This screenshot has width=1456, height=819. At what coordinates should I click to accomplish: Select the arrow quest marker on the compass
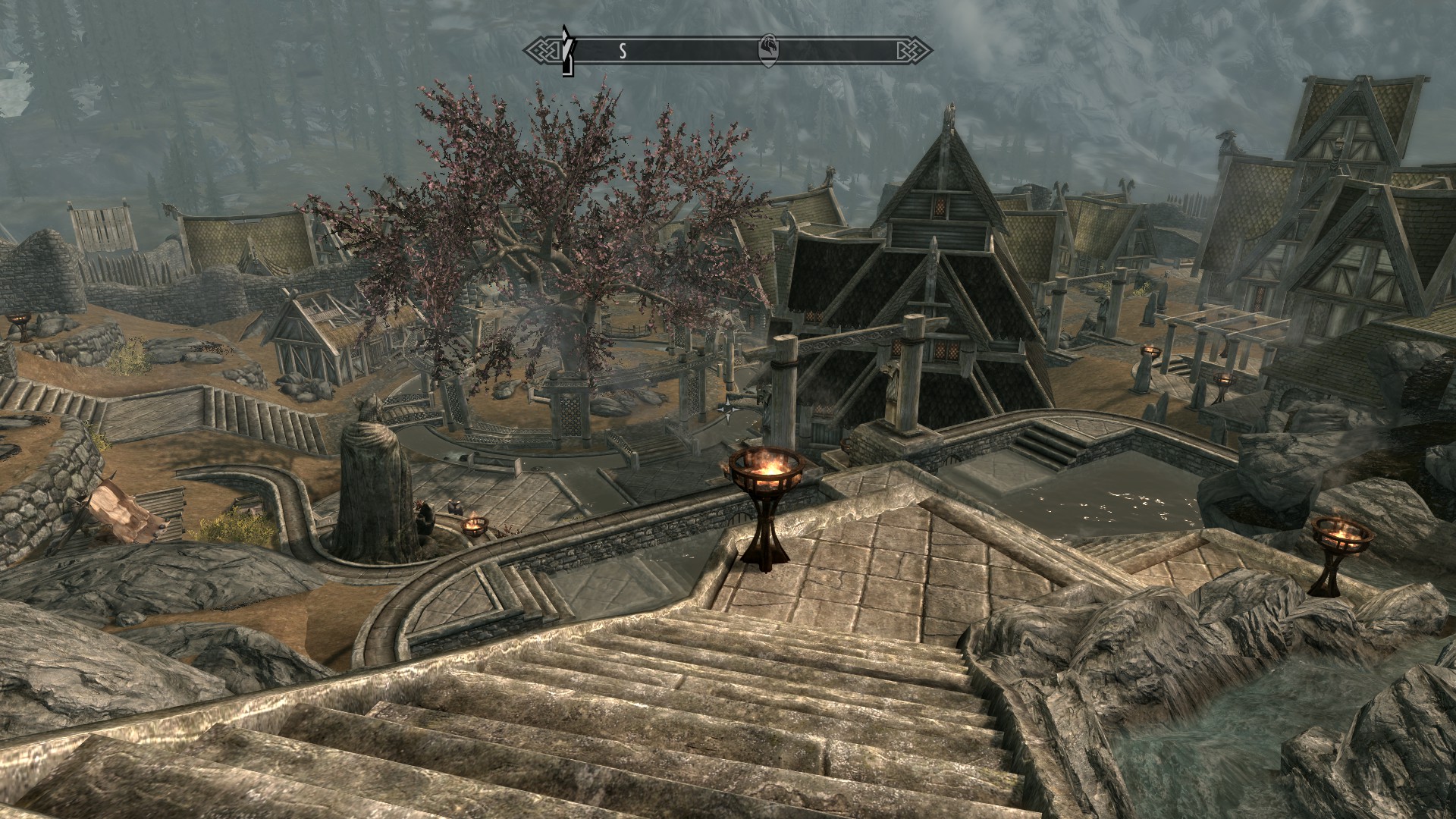pyautogui.click(x=566, y=51)
